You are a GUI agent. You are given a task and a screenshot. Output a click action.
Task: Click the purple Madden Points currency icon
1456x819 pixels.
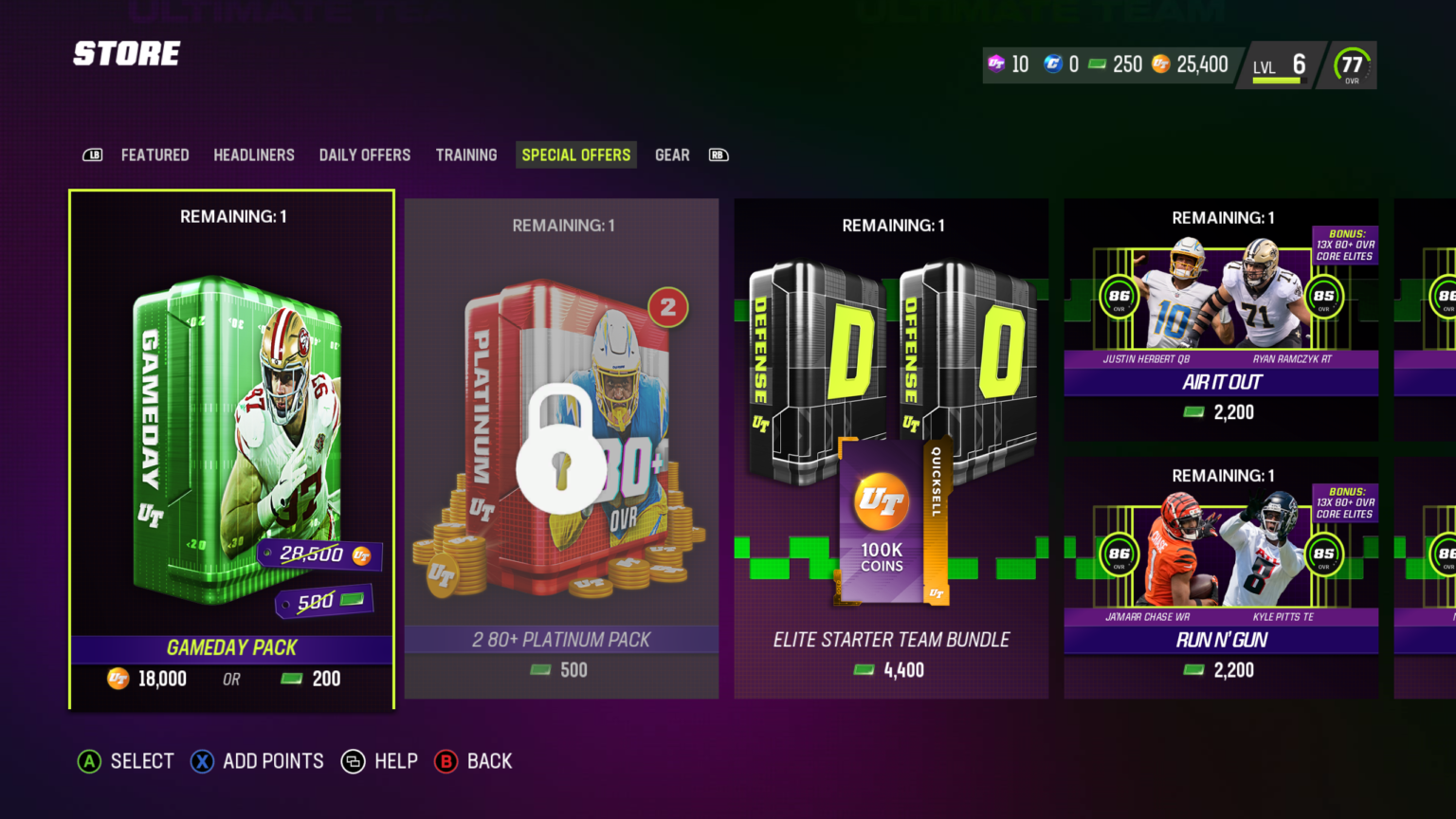pyautogui.click(x=997, y=64)
